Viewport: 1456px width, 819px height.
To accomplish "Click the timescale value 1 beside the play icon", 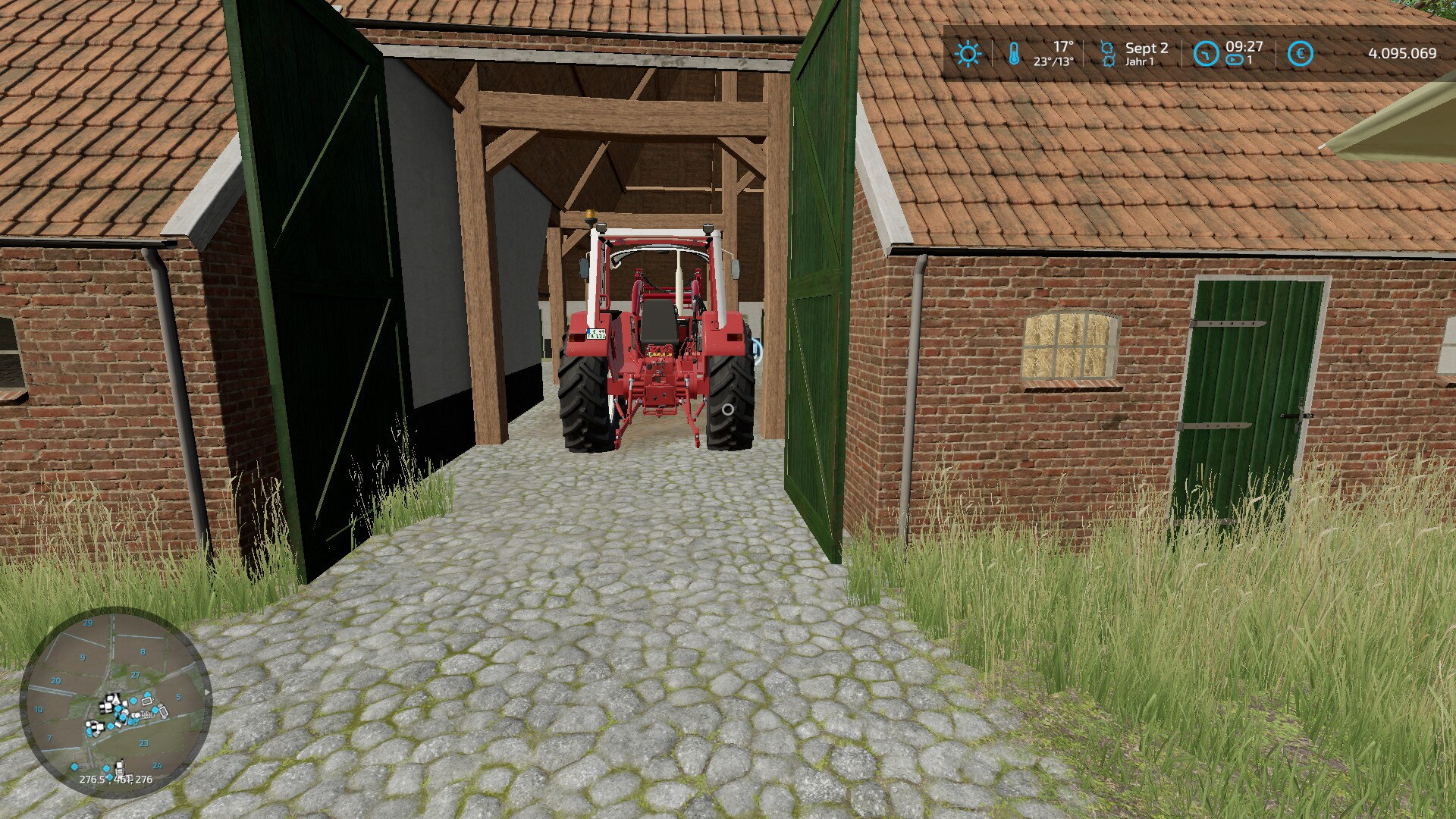I will point(1248,59).
